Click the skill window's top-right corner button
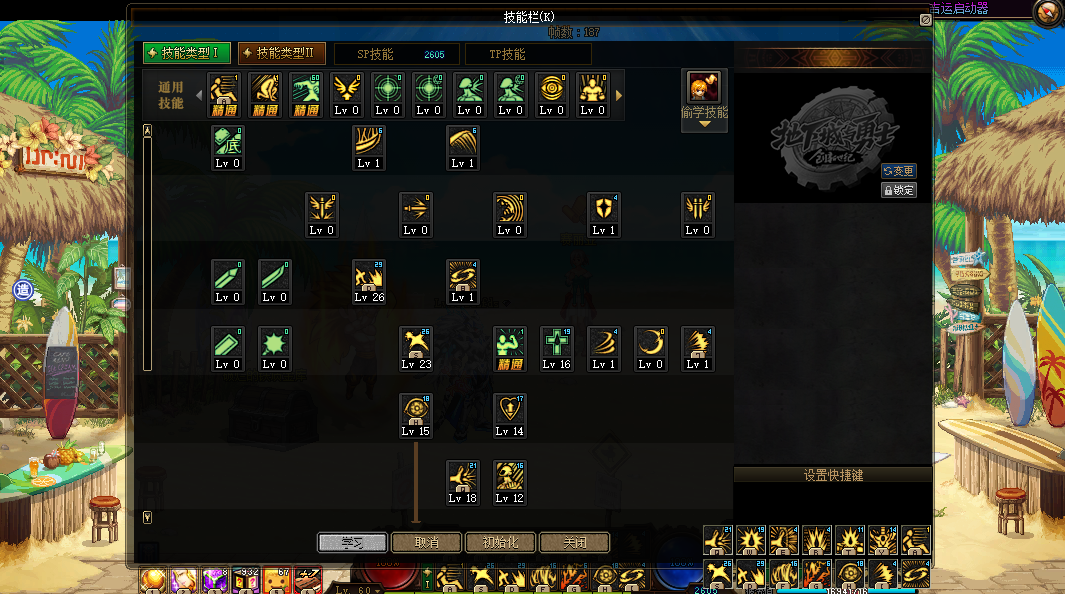 925,18
